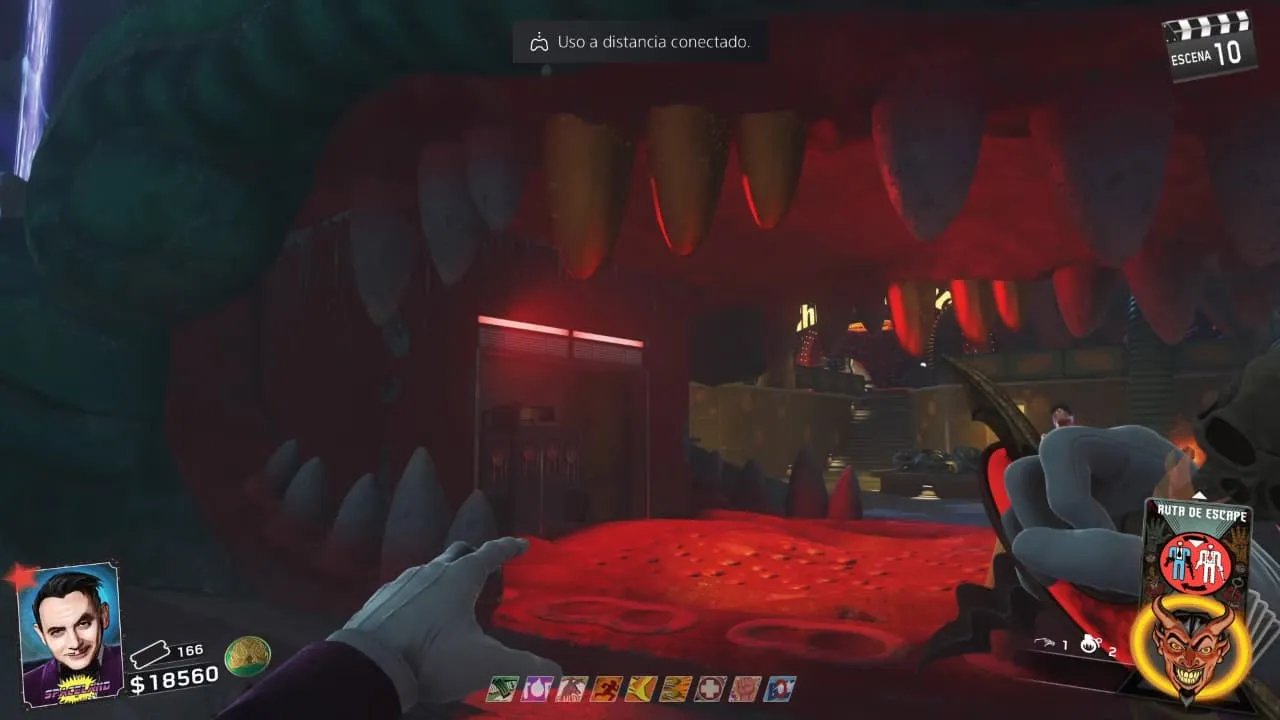Click the Escena 10 clapperboard
Image resolution: width=1280 pixels, height=720 pixels.
click(x=1209, y=45)
